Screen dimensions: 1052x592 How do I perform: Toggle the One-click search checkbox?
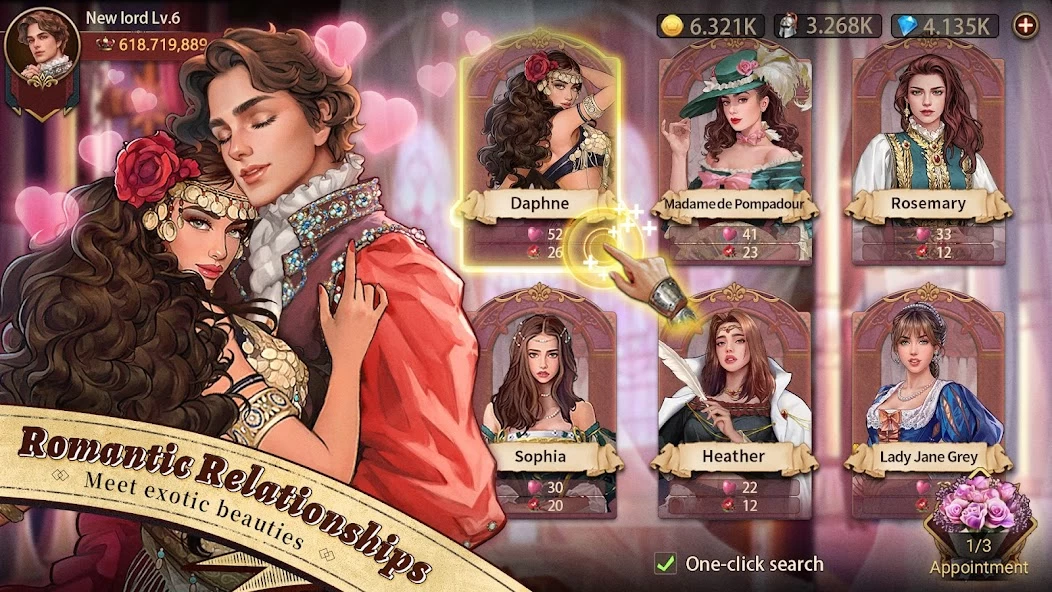click(665, 564)
